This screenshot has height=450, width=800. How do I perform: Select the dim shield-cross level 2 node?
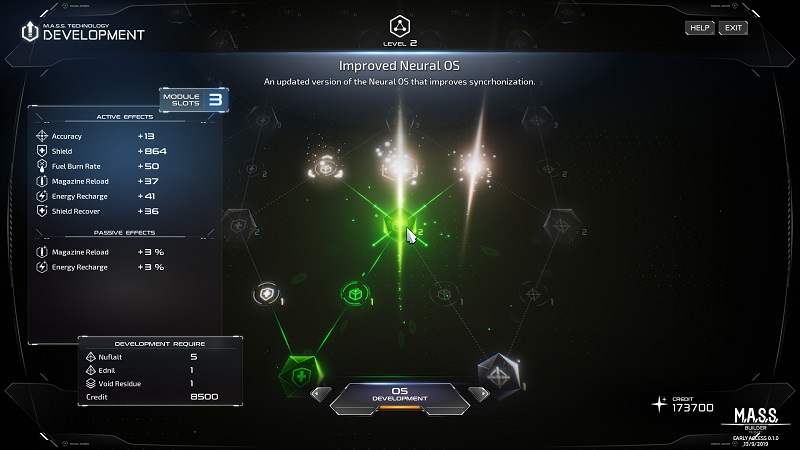tap(240, 222)
